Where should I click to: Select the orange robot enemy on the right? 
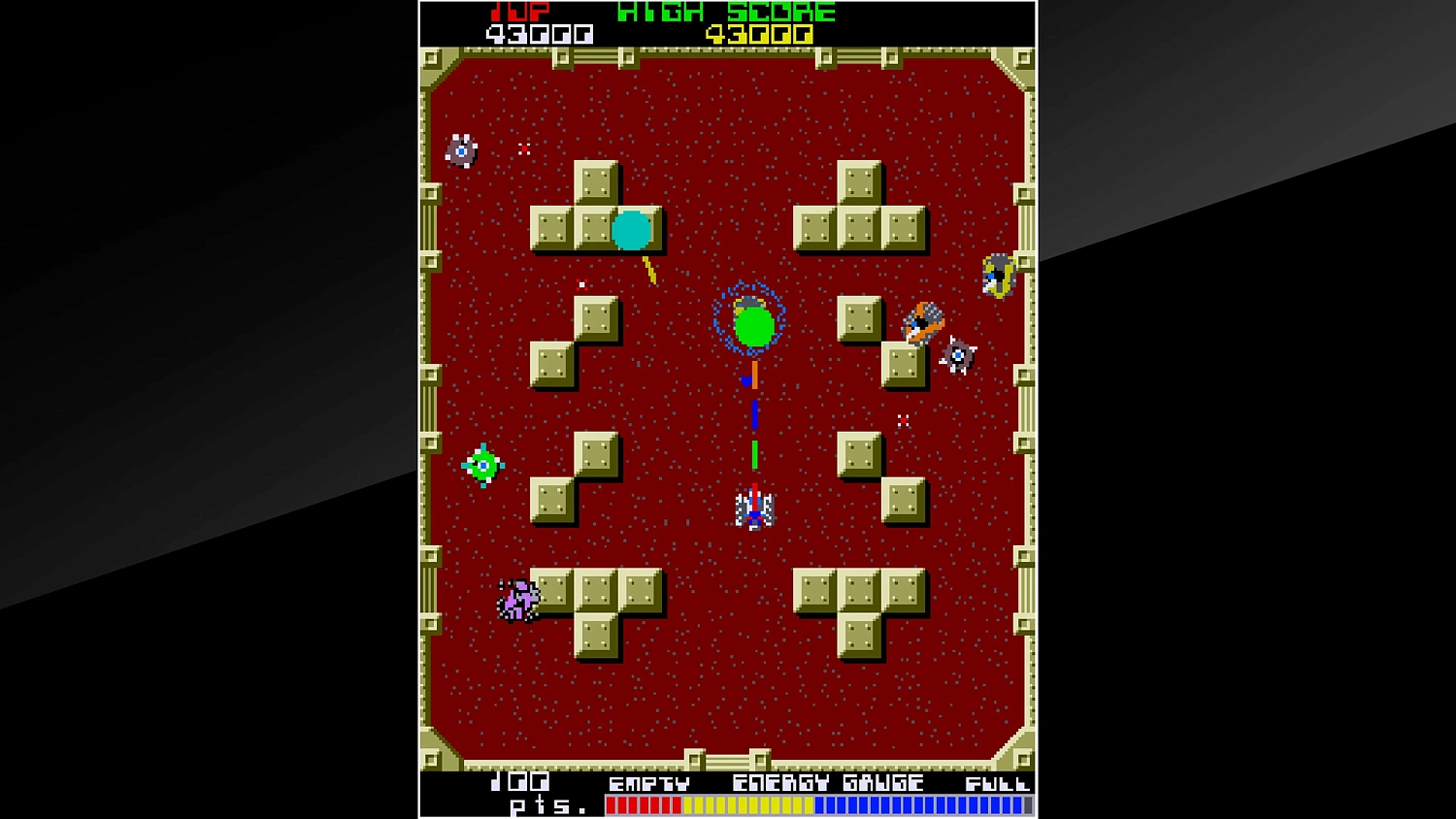923,322
